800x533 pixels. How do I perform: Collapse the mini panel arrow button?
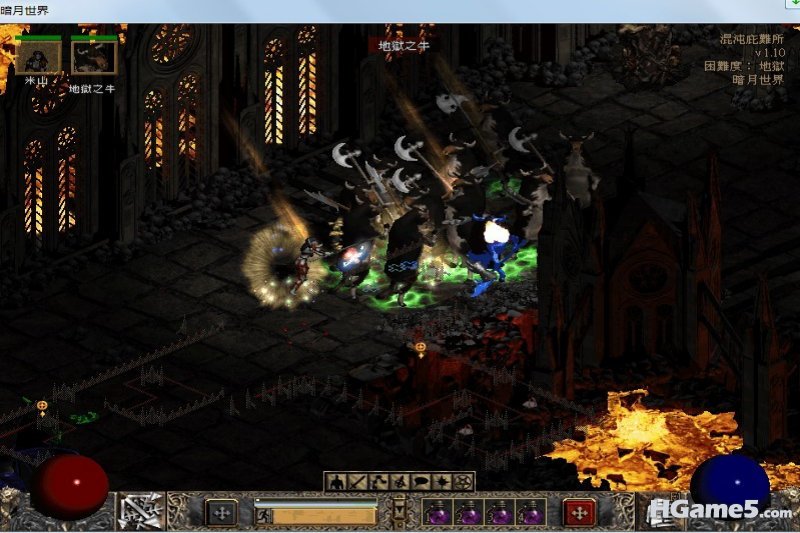coord(400,511)
